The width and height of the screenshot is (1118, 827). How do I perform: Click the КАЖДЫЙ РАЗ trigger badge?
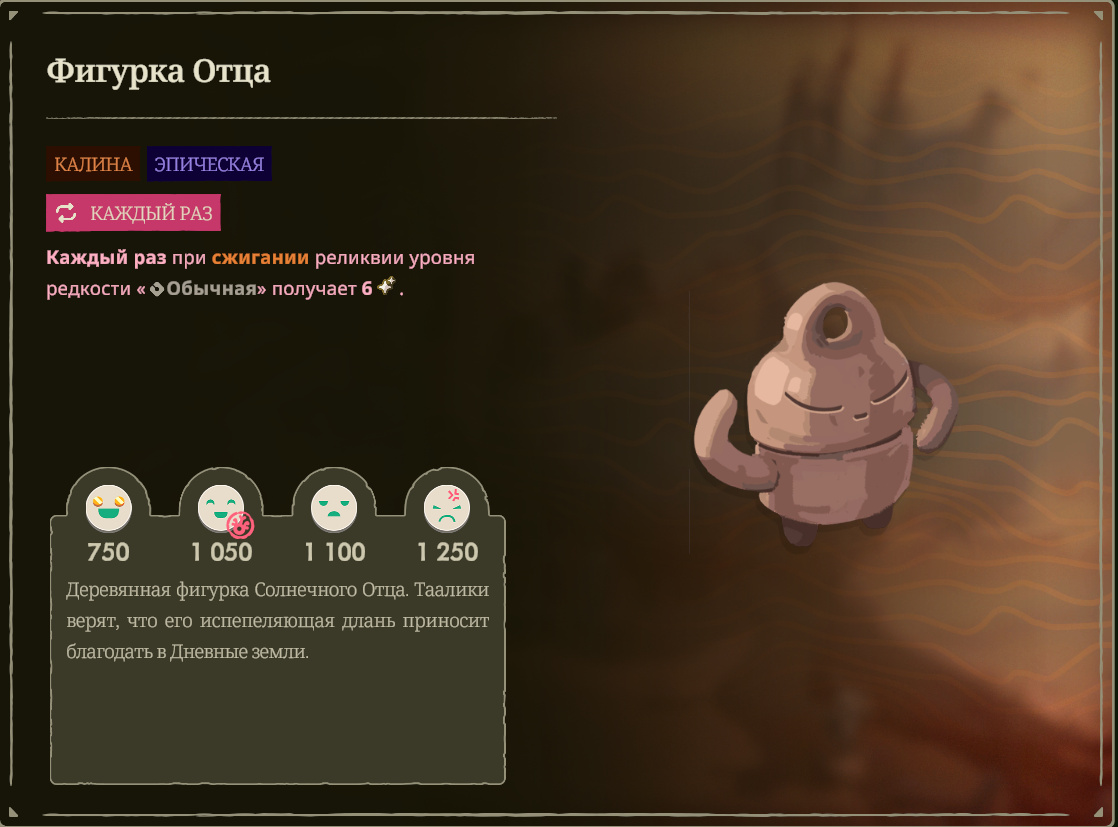point(133,213)
